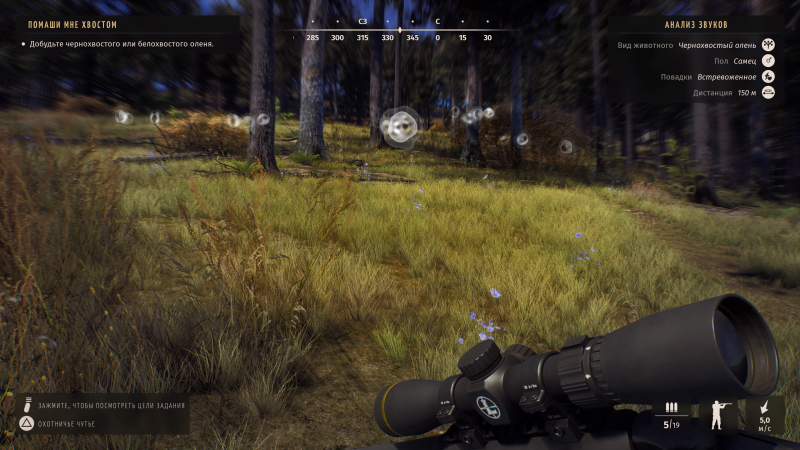Screen dimensions: 800x450
Task: Click the sex icon beside "Самец"
Action: click(769, 61)
